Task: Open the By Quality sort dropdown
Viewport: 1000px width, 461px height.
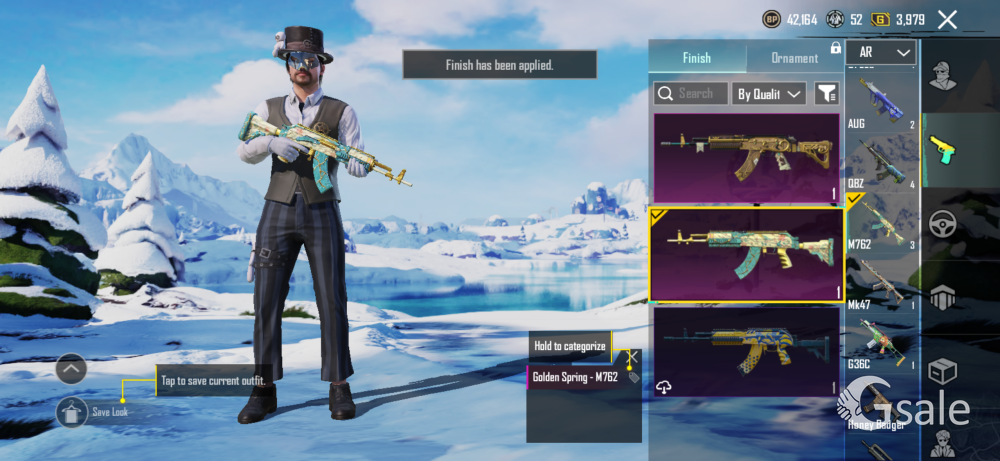Action: coord(769,94)
